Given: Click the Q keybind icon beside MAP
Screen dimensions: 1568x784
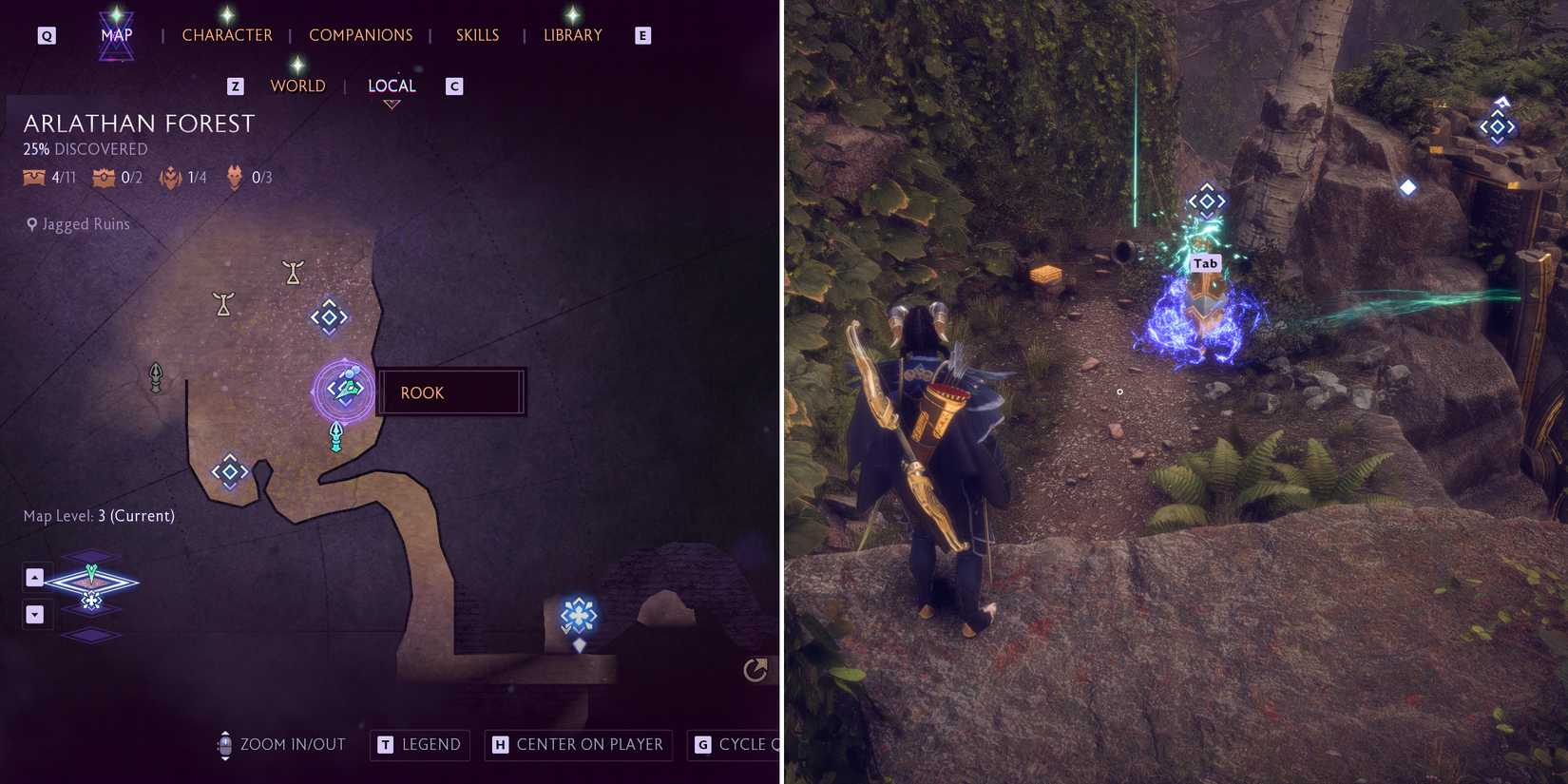Looking at the screenshot, I should pos(45,34).
